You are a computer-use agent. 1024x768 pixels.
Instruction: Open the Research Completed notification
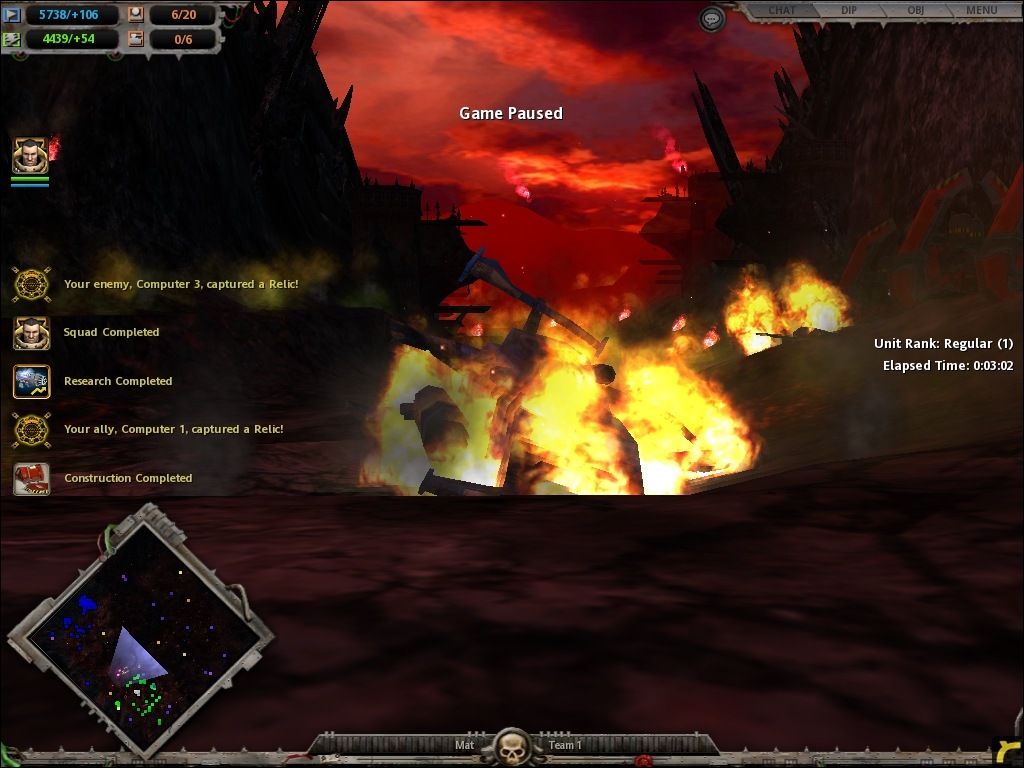pos(32,381)
